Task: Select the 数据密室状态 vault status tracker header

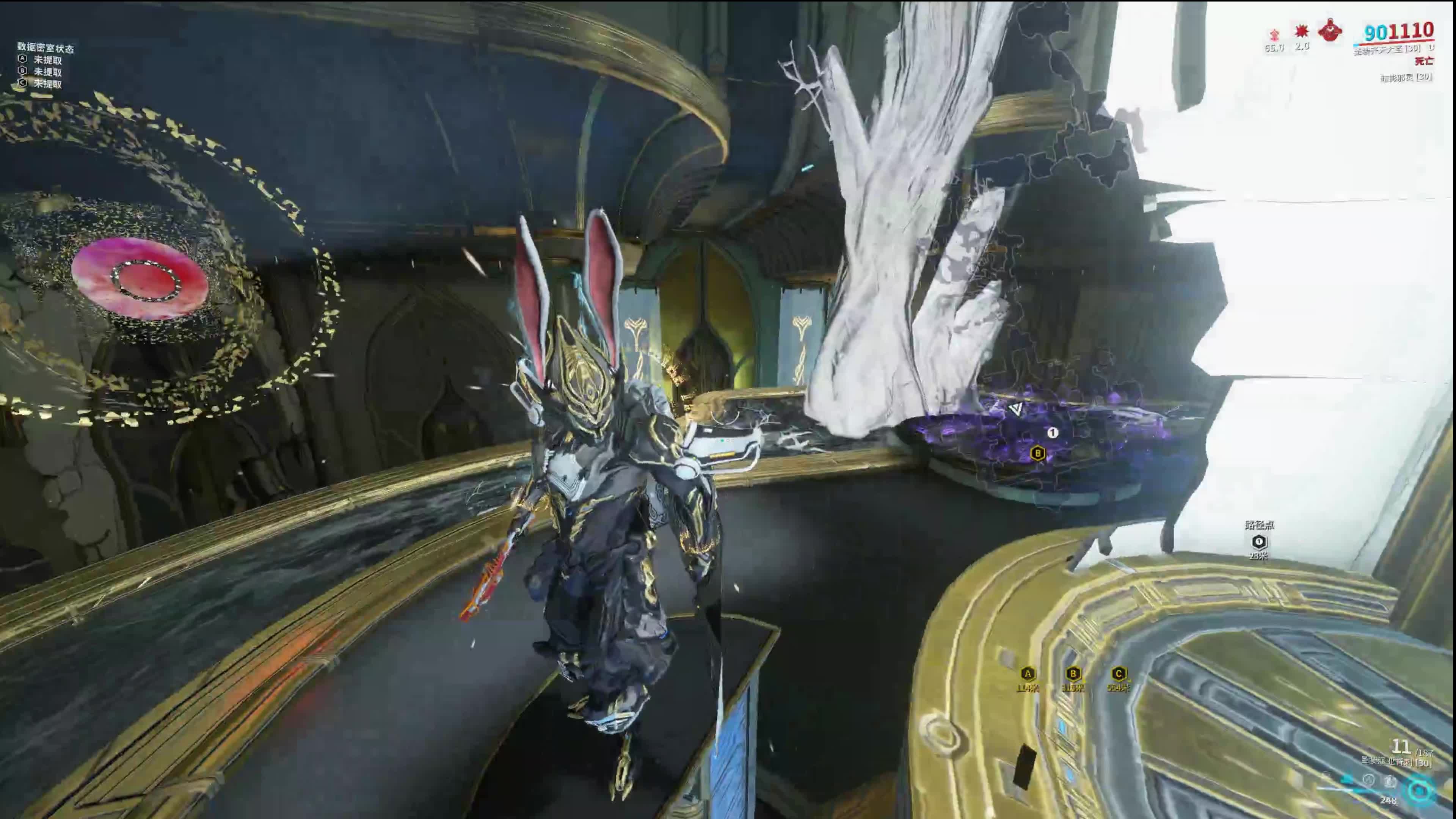Action: click(45, 48)
